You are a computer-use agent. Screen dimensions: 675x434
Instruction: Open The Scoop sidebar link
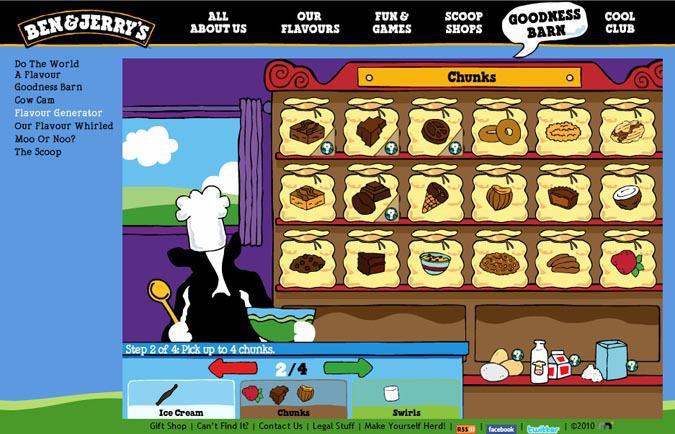38,152
